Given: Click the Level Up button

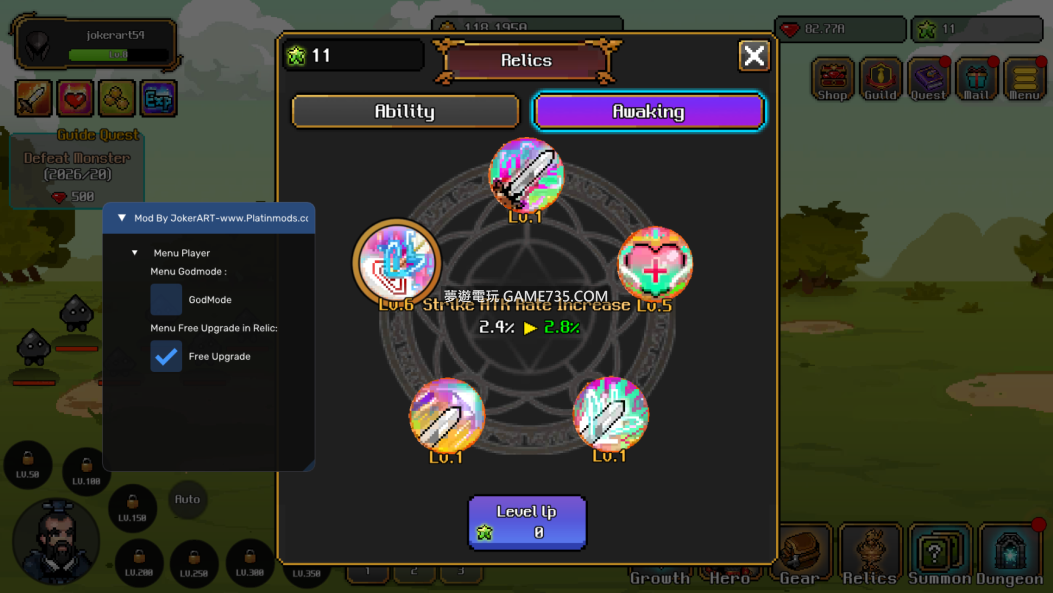Looking at the screenshot, I should click(x=527, y=522).
